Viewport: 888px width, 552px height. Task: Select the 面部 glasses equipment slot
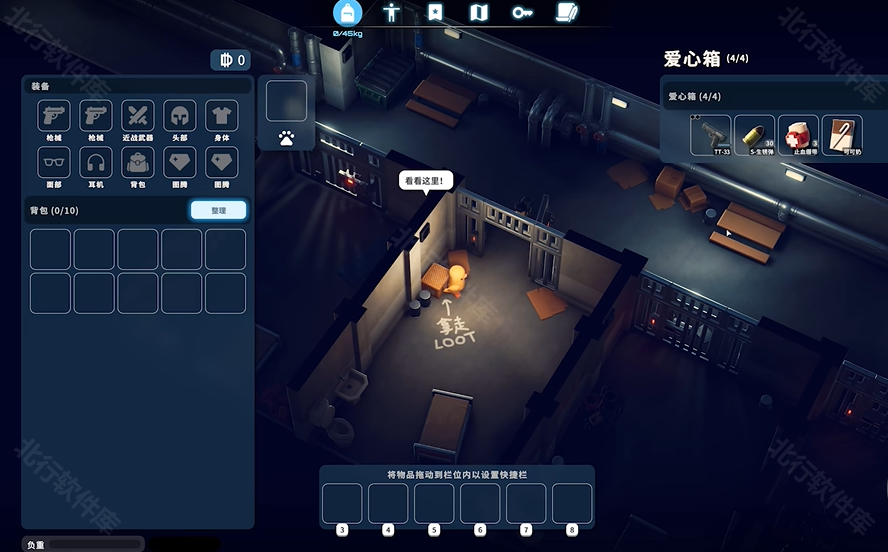(53, 162)
